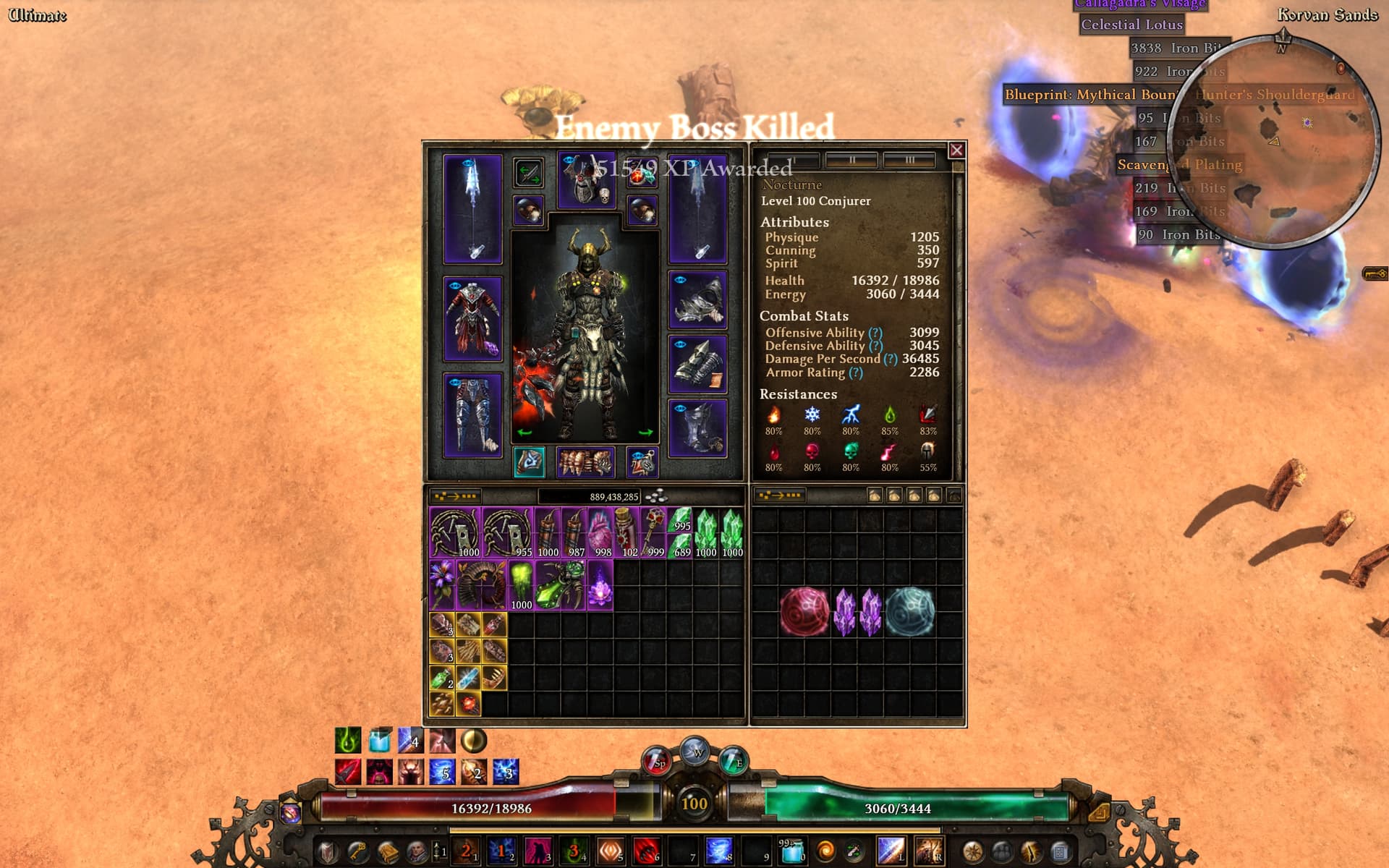The height and width of the screenshot is (868, 1389).
Task: Toggle the weapon swap button
Action: pos(528,174)
